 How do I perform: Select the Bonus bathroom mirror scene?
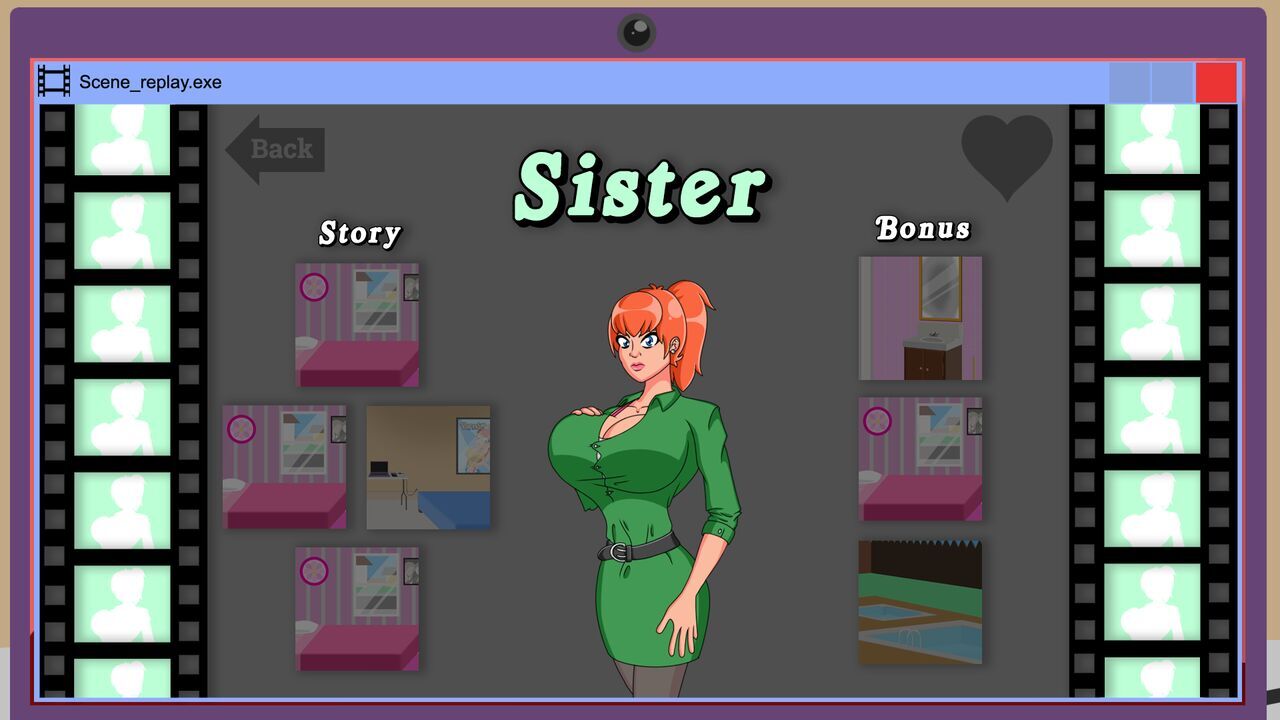pos(920,318)
